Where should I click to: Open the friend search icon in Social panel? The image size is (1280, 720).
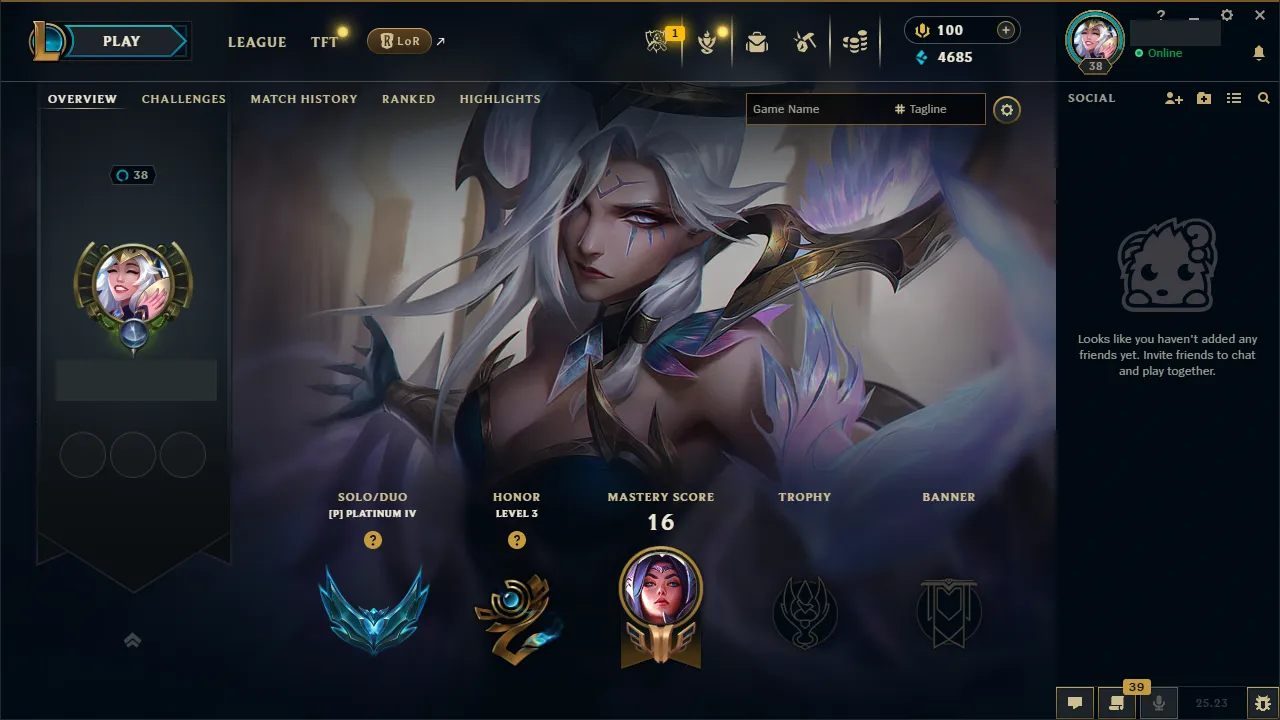pos(1263,97)
